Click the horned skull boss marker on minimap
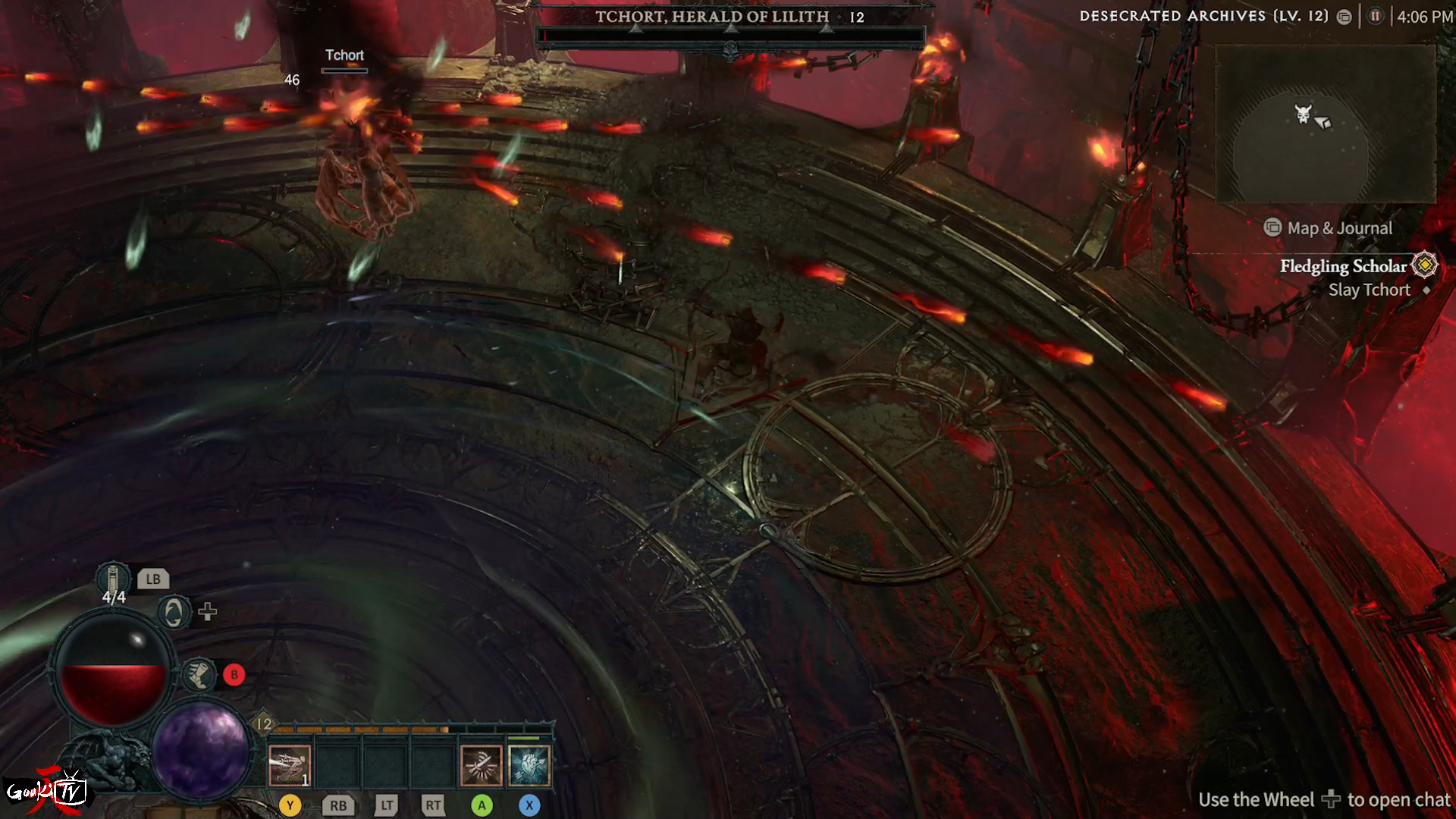This screenshot has width=1456, height=819. click(x=1302, y=115)
